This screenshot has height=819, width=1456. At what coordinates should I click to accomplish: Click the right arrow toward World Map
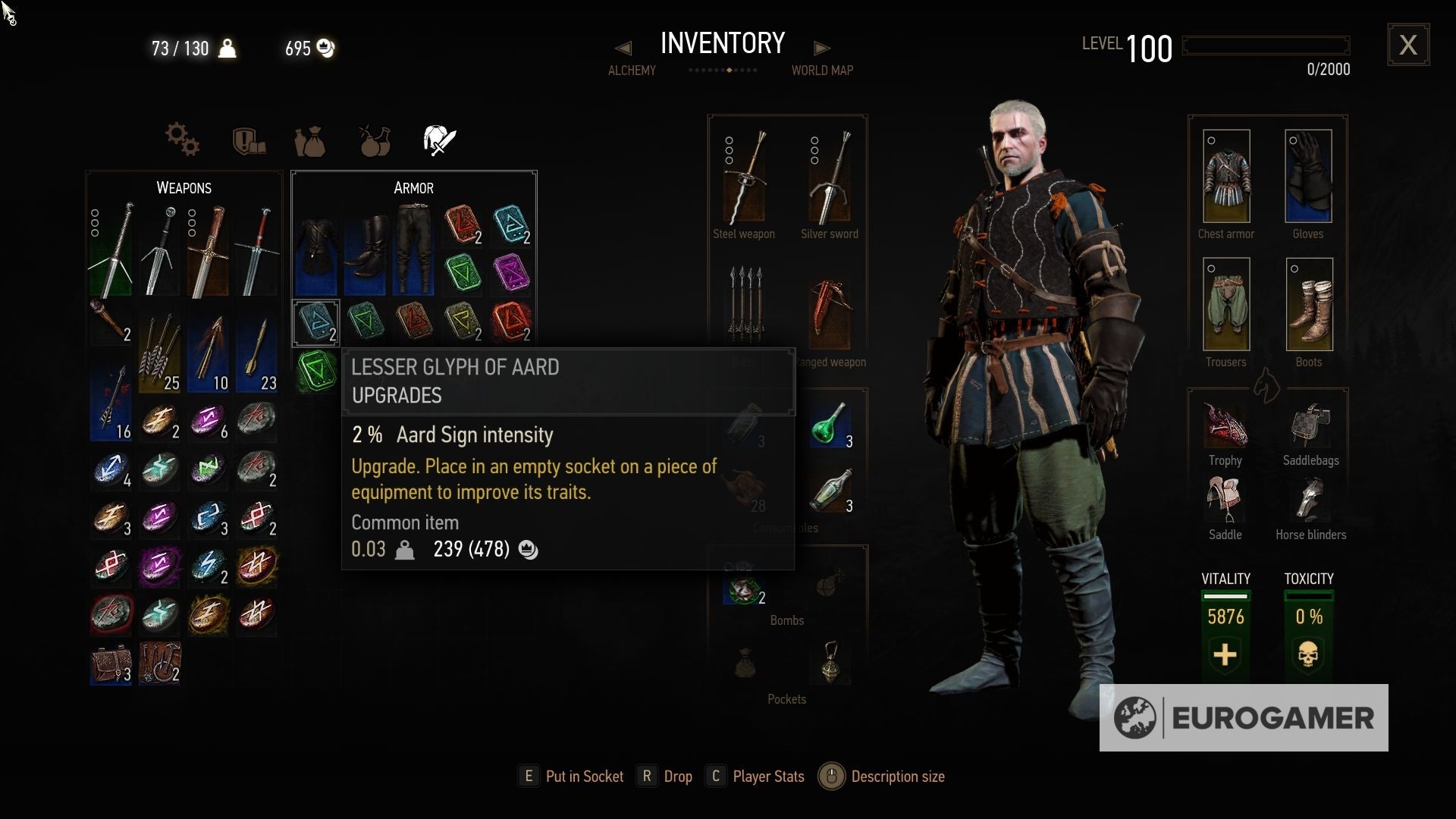point(824,47)
